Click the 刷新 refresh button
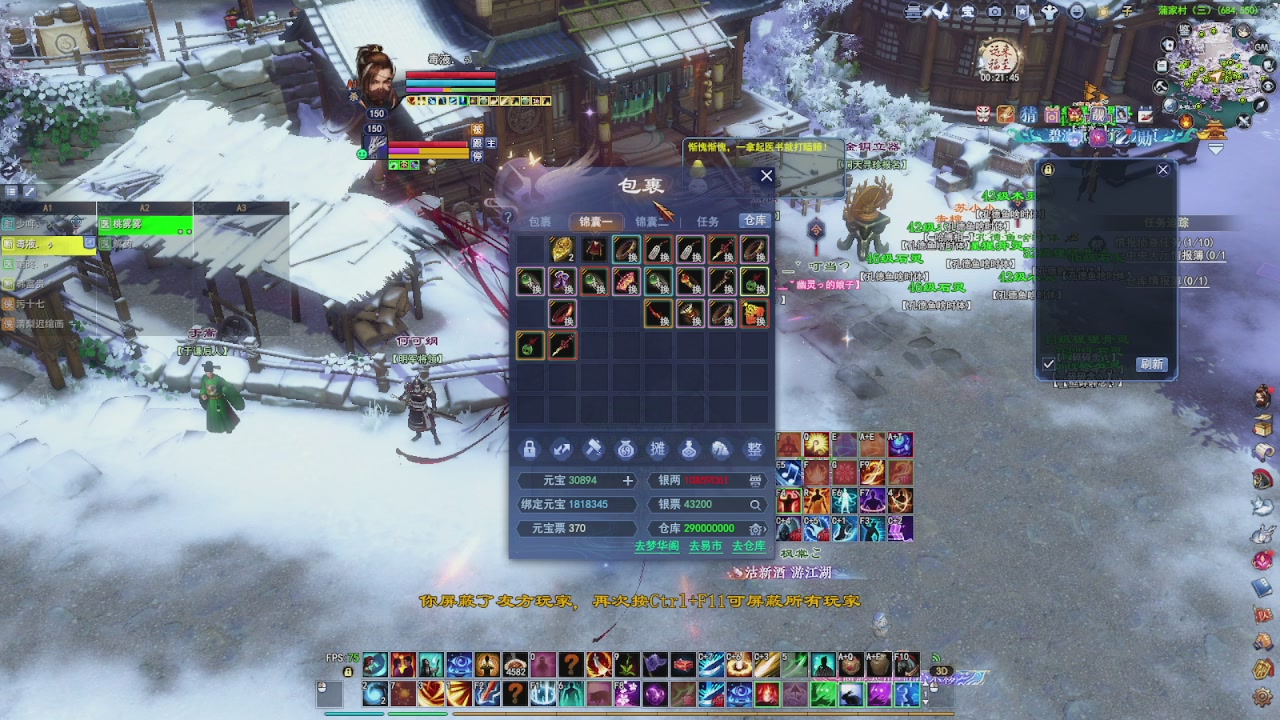1280x720 pixels. pyautogui.click(x=1152, y=364)
